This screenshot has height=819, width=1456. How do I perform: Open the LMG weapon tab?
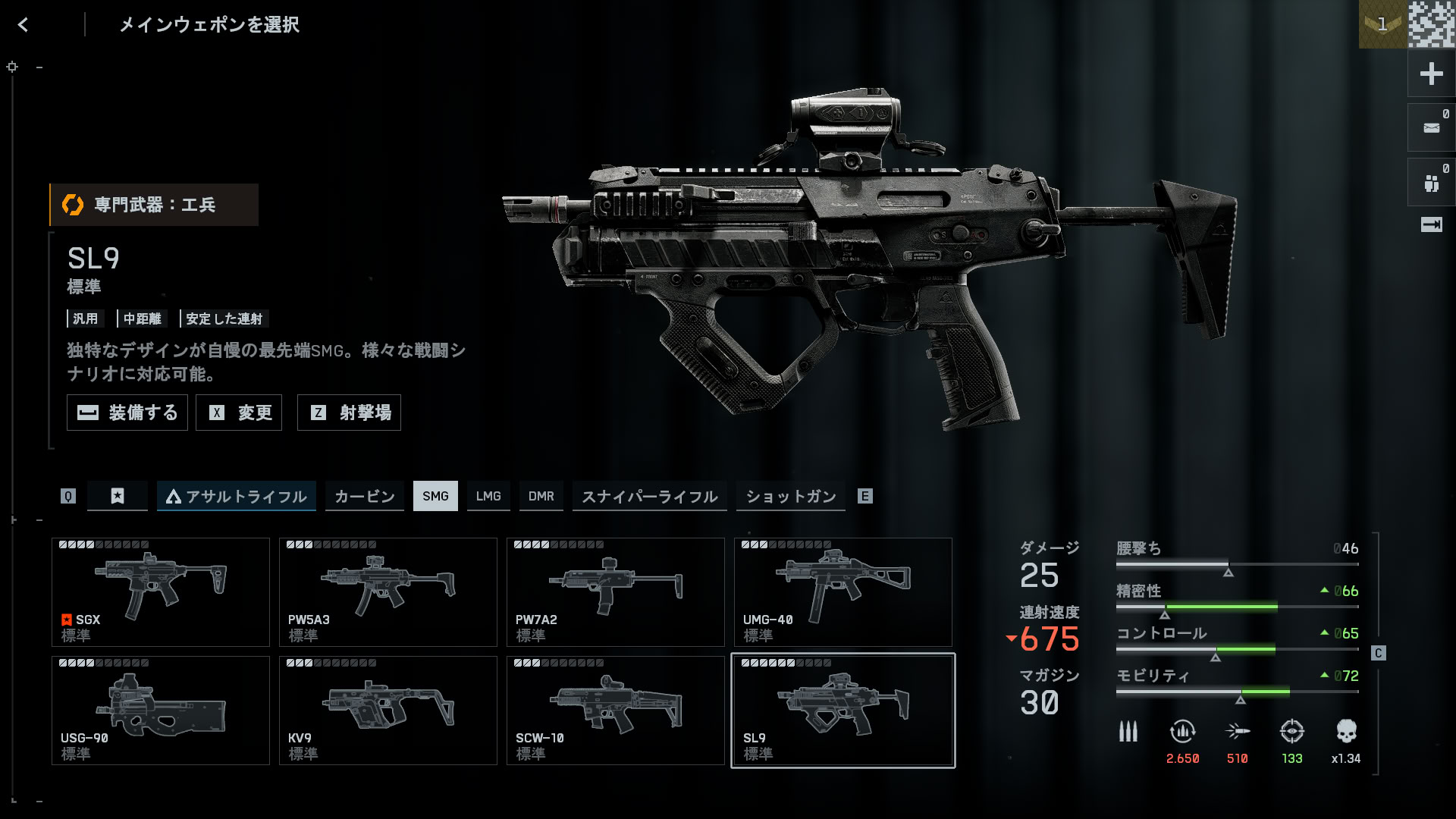[x=488, y=496]
